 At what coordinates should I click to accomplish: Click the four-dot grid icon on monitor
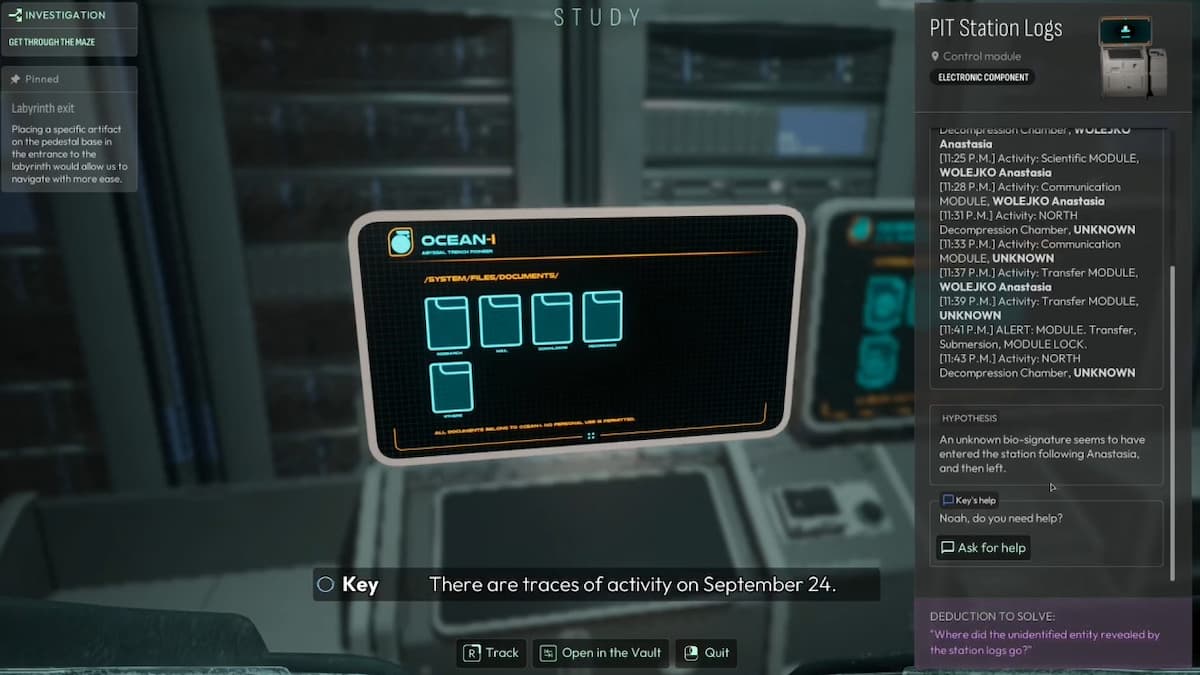point(591,436)
